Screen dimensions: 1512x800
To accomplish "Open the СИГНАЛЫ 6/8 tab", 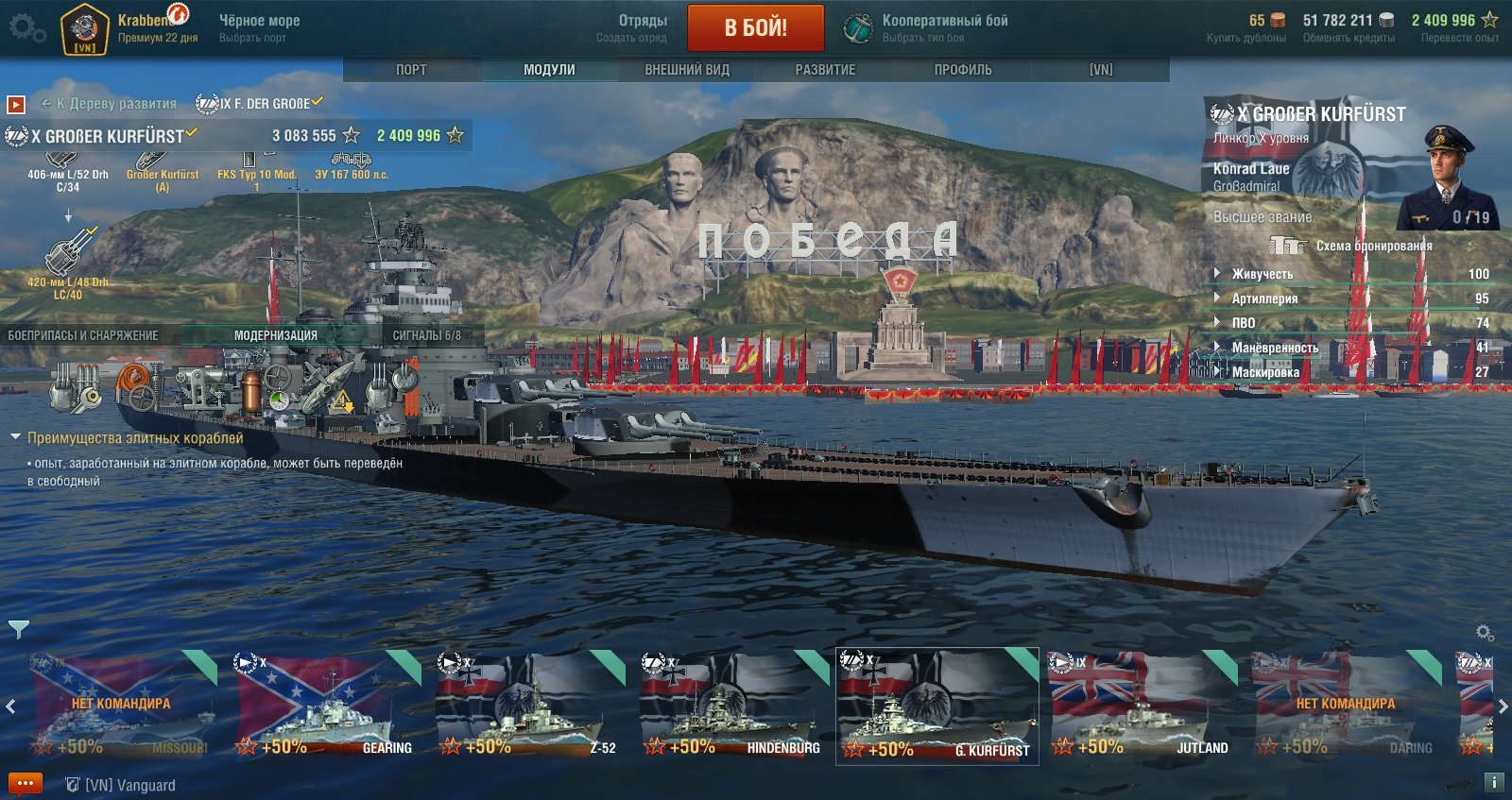I will tap(427, 335).
